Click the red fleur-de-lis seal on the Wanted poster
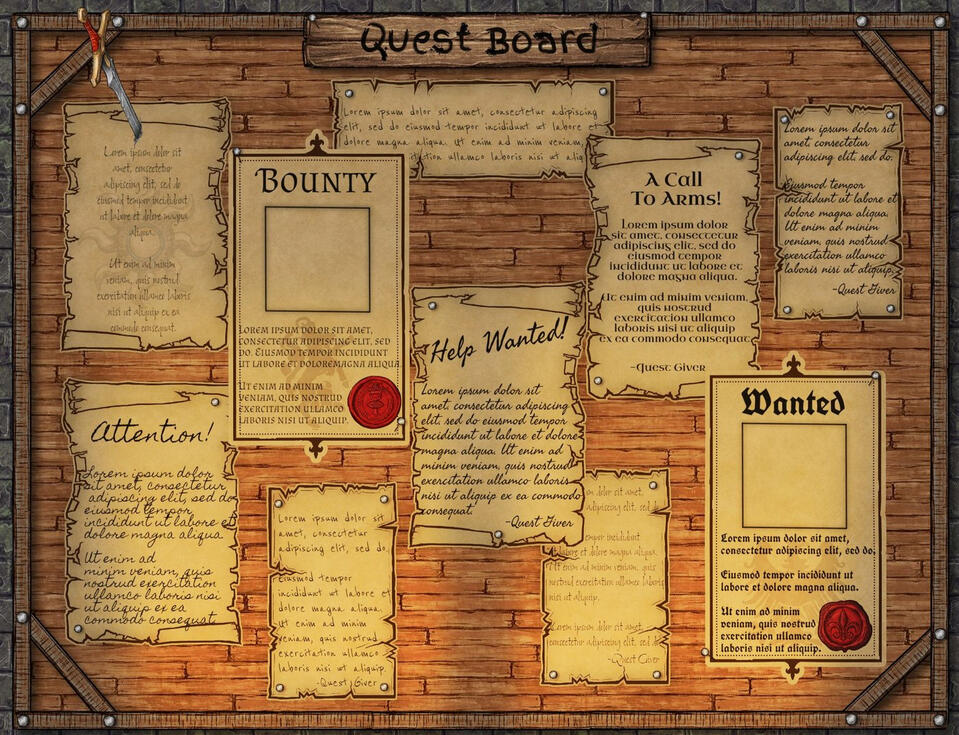This screenshot has width=959, height=735. tap(844, 626)
